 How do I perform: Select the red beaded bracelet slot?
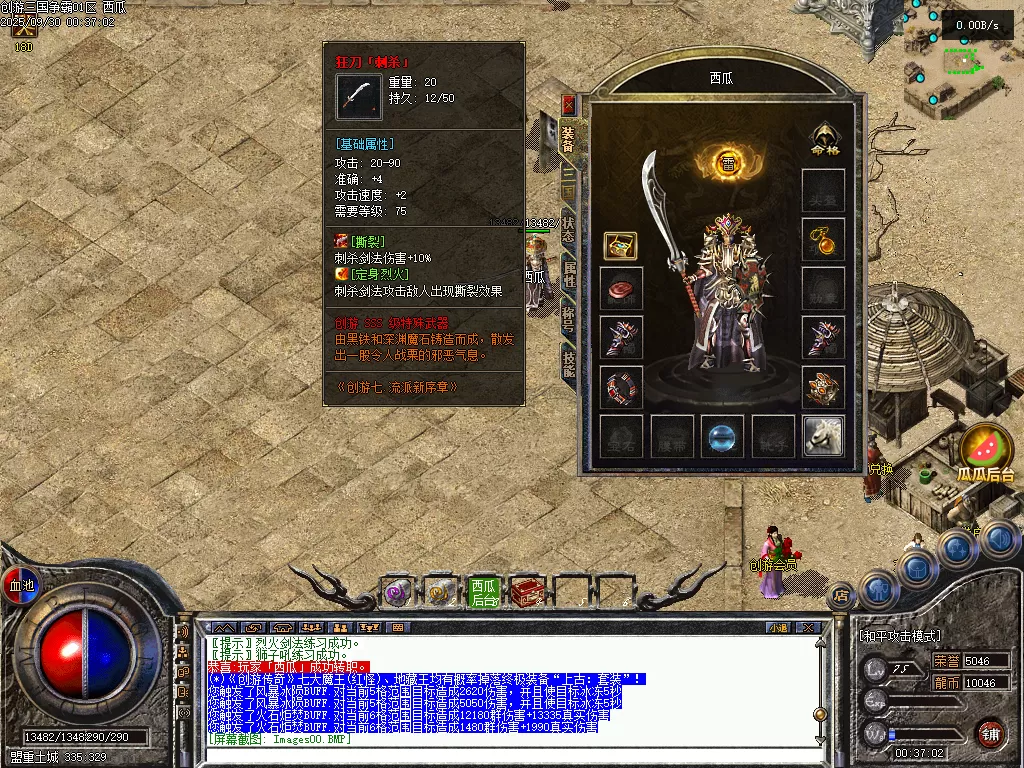pos(620,387)
